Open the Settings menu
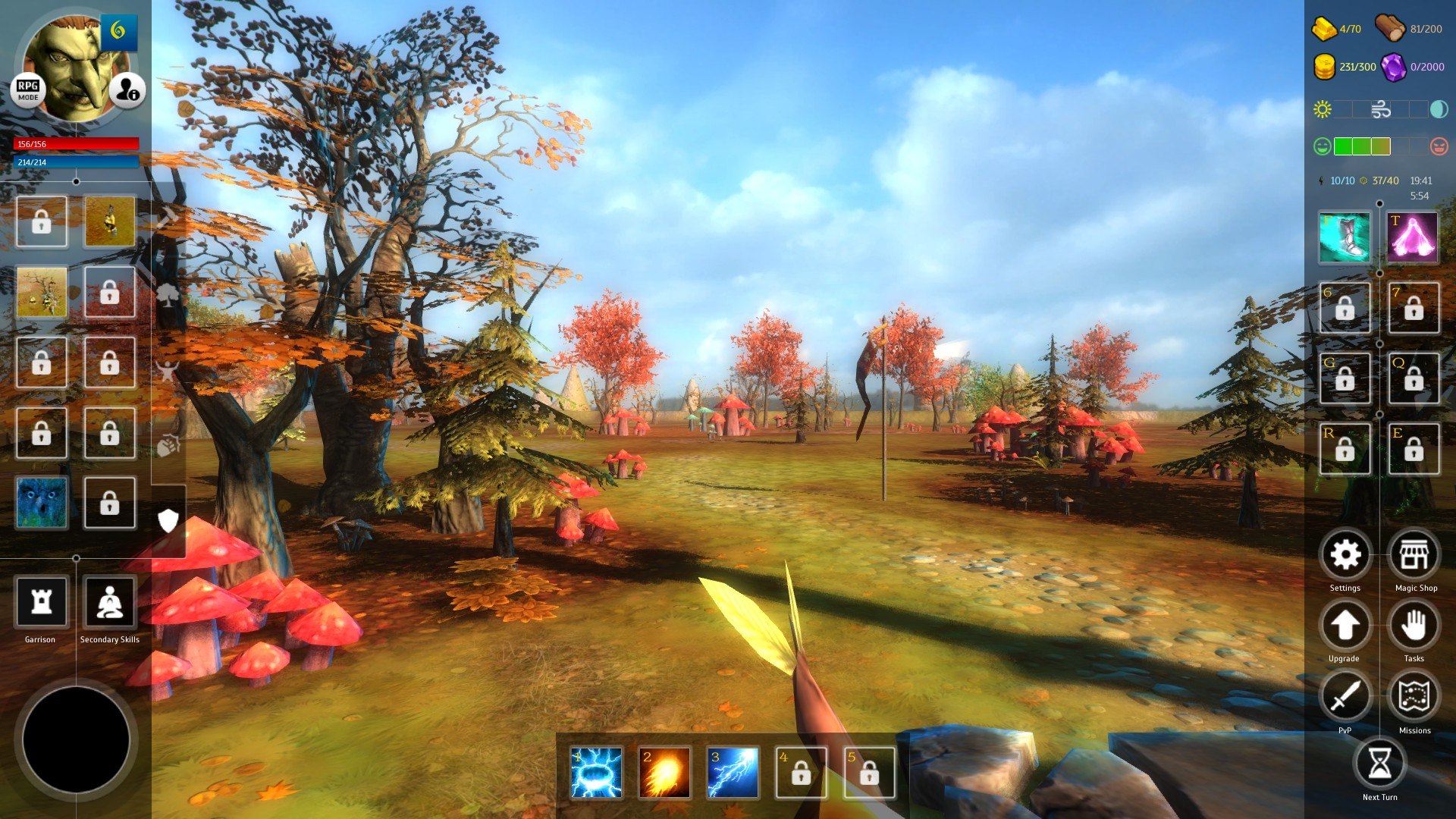 pyautogui.click(x=1345, y=555)
